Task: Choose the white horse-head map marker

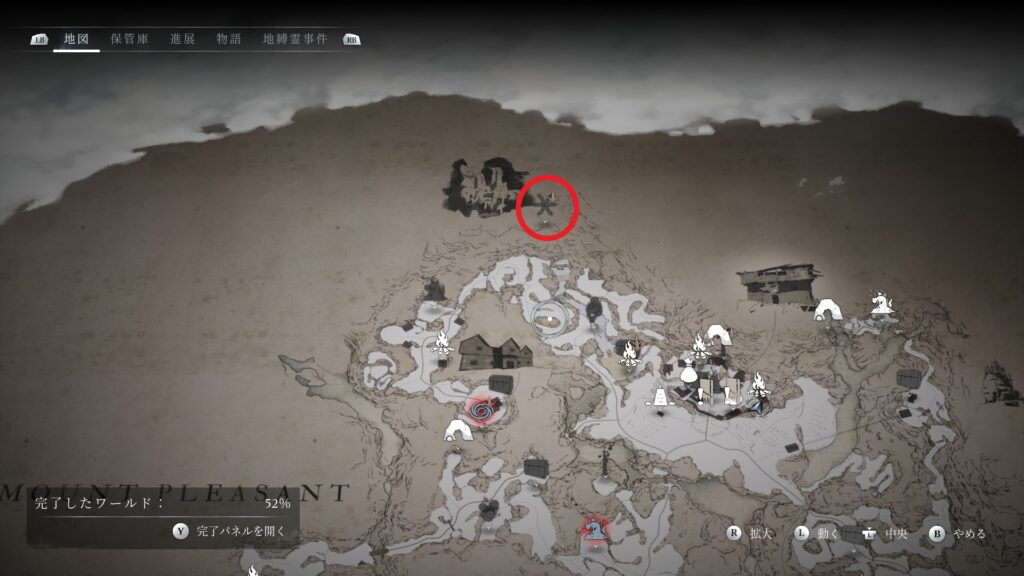Action: (x=881, y=301)
